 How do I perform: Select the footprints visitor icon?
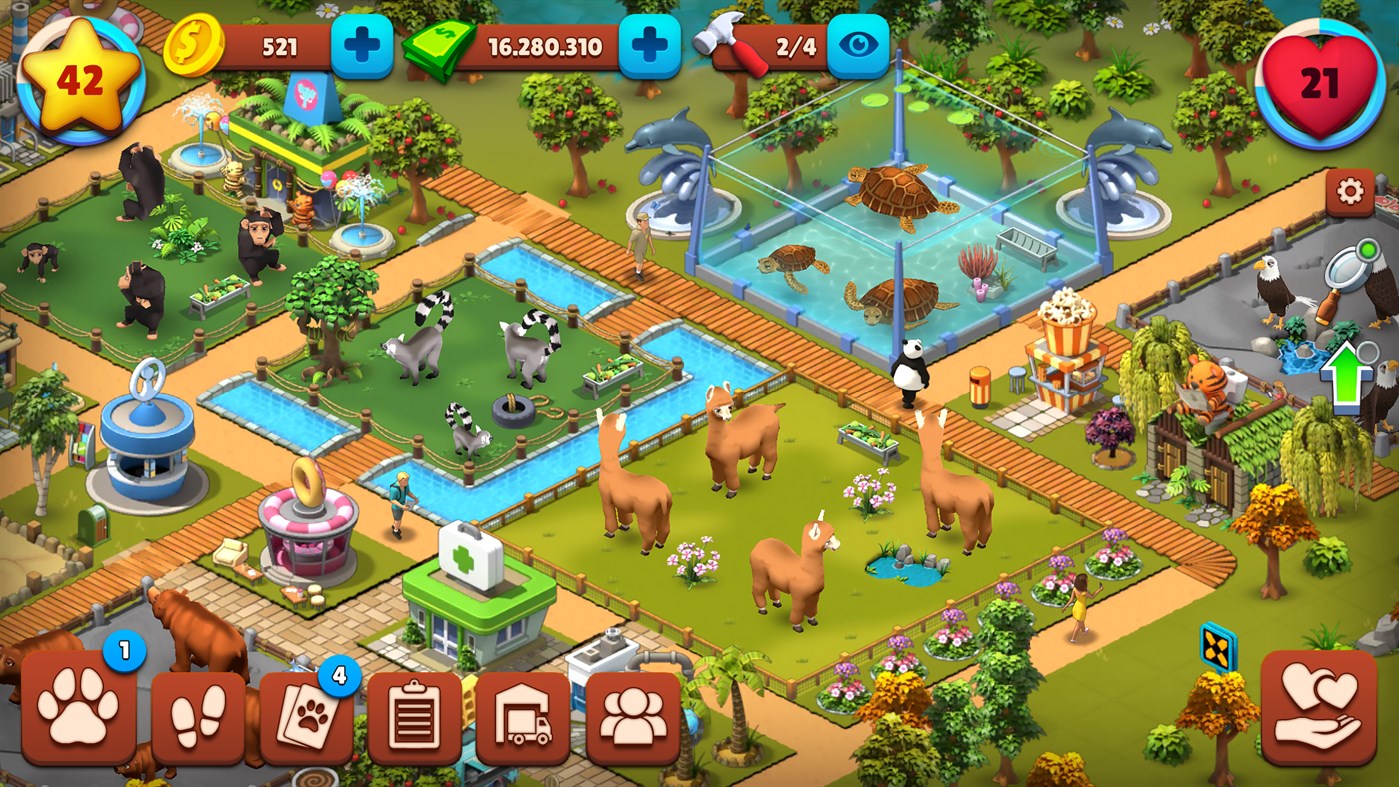click(x=194, y=710)
